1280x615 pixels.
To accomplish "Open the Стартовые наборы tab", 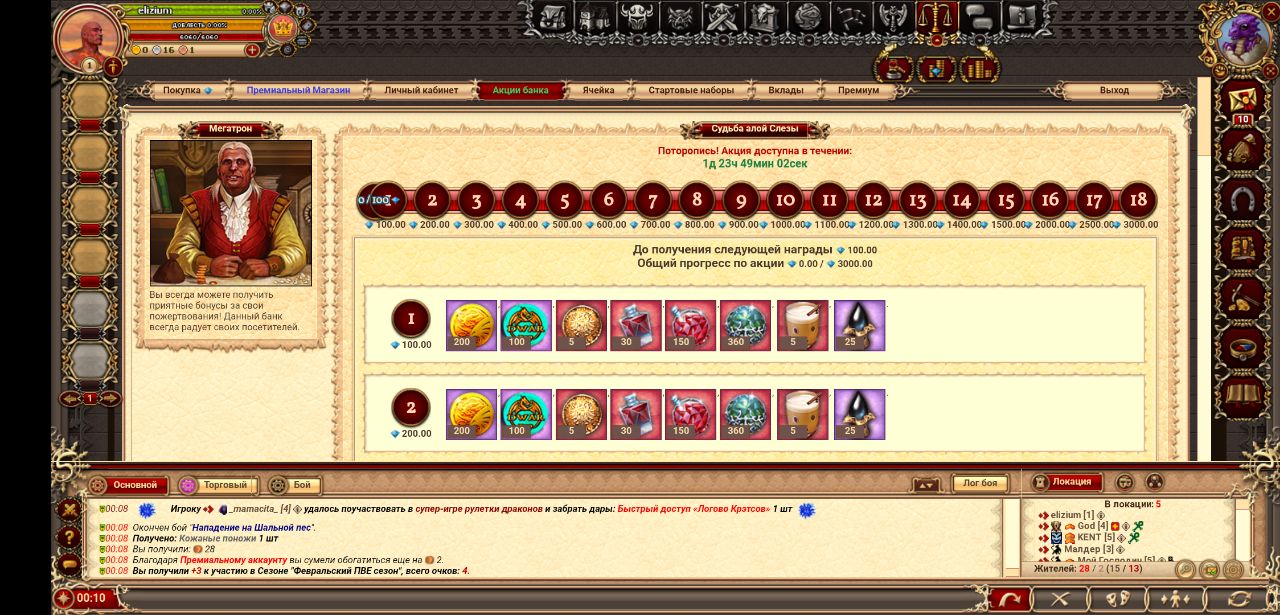I will [x=691, y=90].
